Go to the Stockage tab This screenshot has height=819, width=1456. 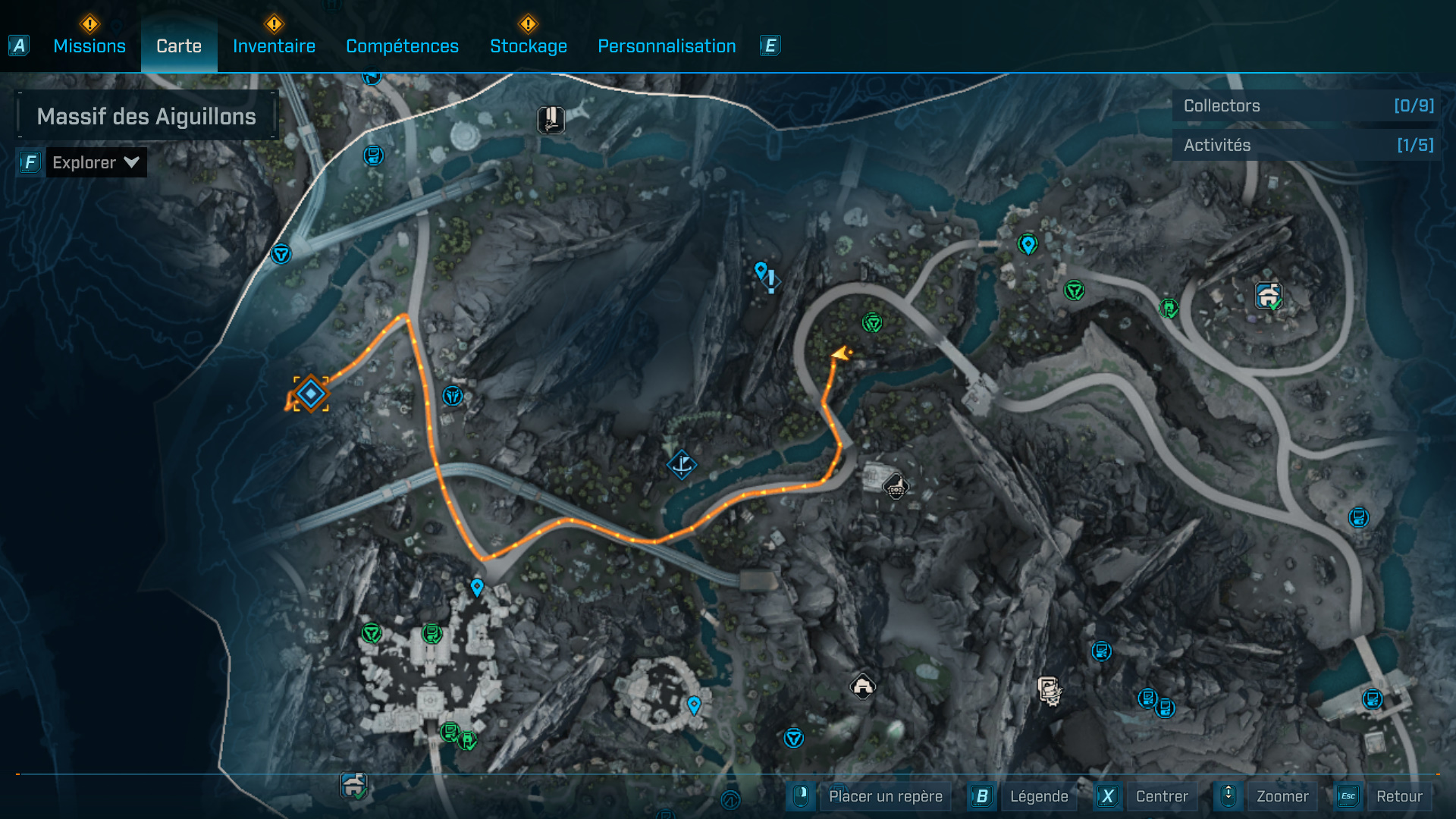(529, 46)
